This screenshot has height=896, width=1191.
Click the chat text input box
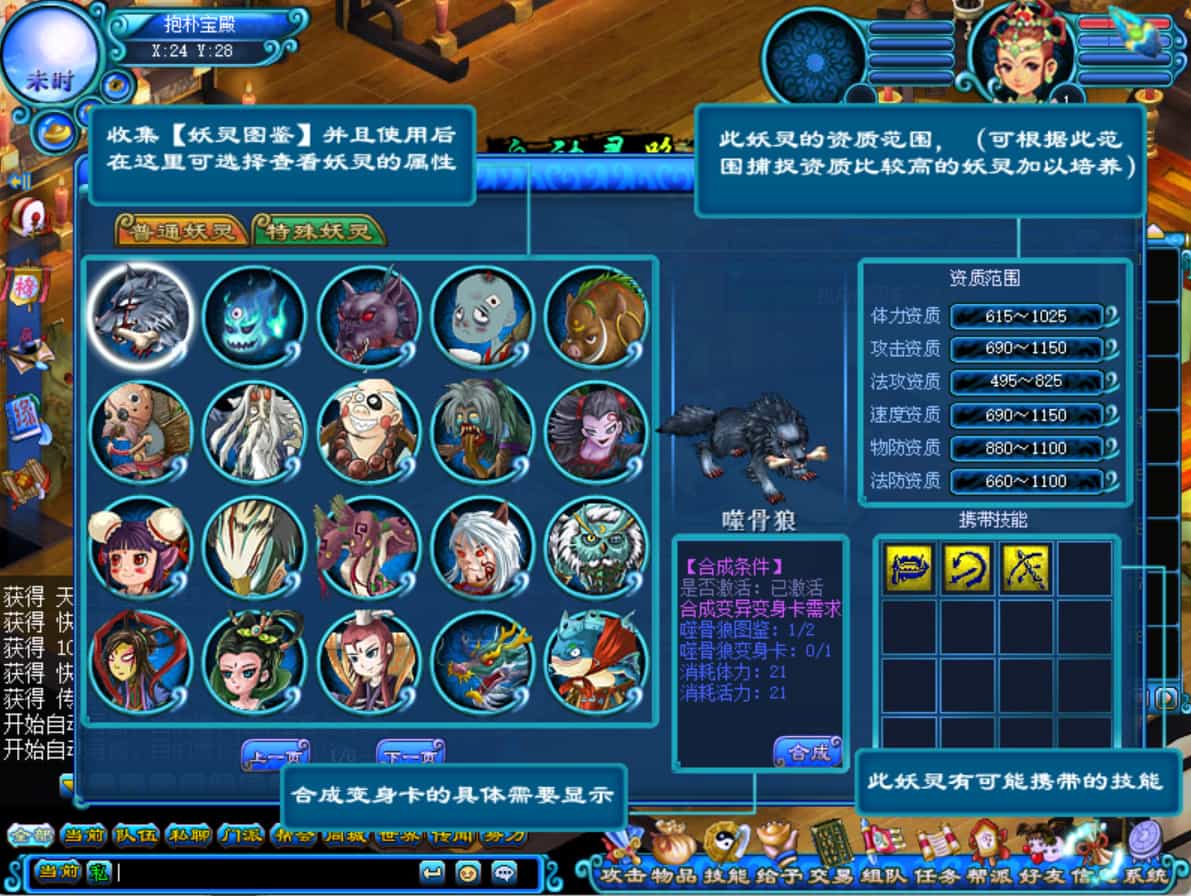point(260,872)
